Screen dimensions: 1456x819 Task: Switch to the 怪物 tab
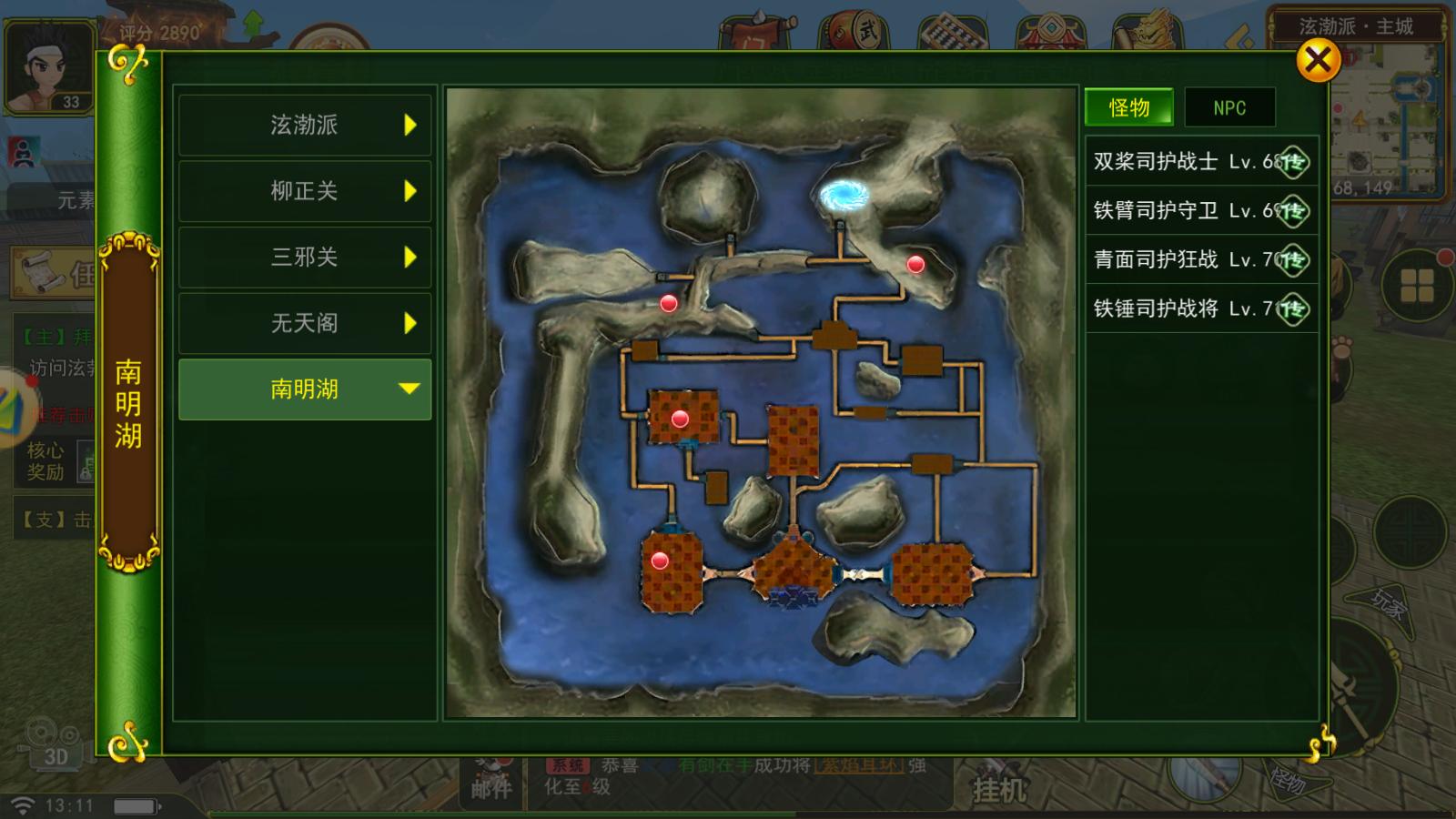click(1128, 108)
